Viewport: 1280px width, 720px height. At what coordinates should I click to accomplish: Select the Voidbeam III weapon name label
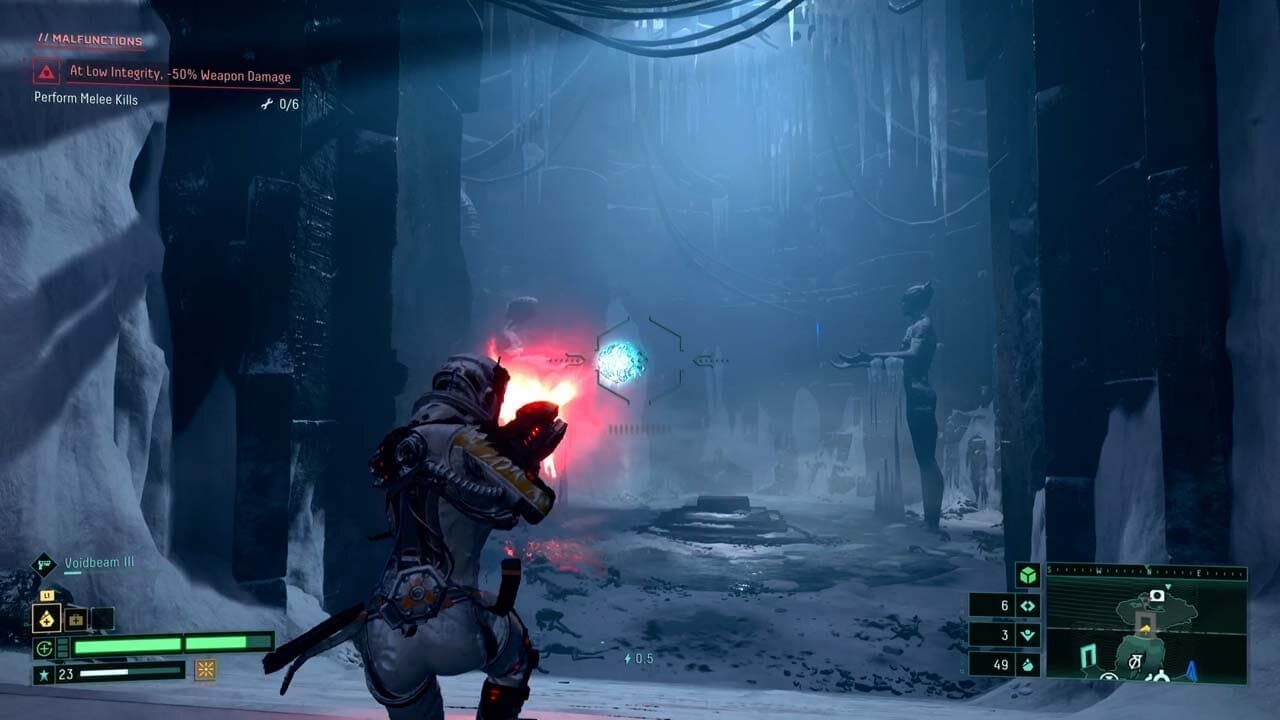click(98, 562)
